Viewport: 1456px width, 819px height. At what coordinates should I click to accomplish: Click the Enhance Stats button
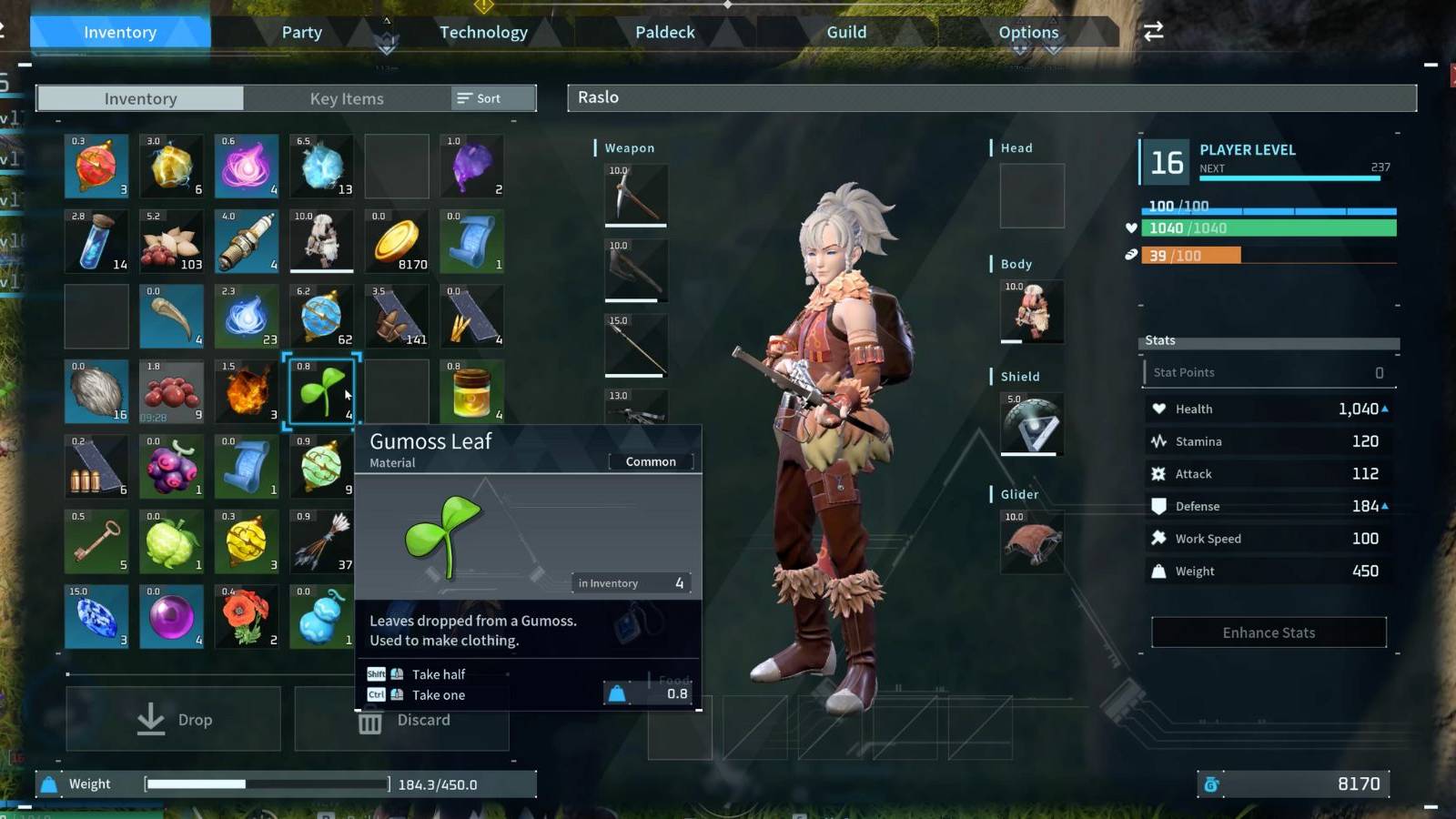point(1268,632)
